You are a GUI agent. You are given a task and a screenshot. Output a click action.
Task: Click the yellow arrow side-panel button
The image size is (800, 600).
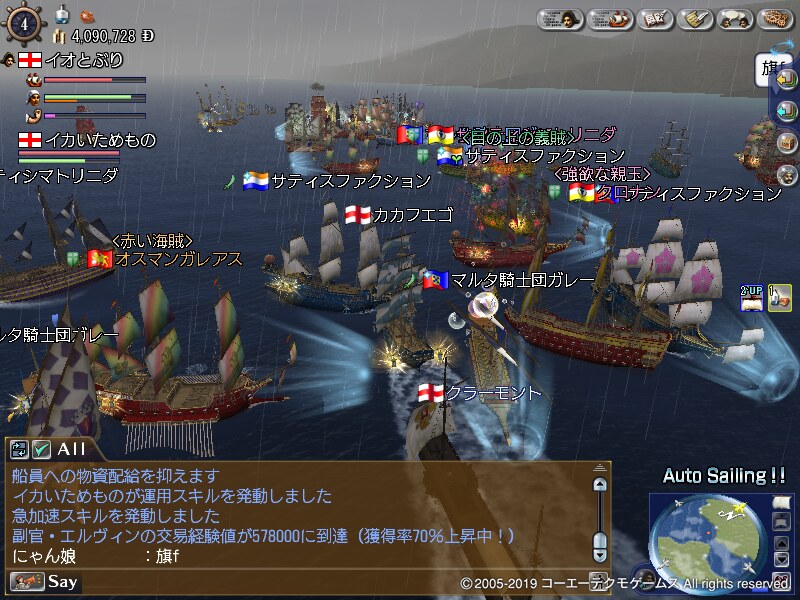pos(786,80)
